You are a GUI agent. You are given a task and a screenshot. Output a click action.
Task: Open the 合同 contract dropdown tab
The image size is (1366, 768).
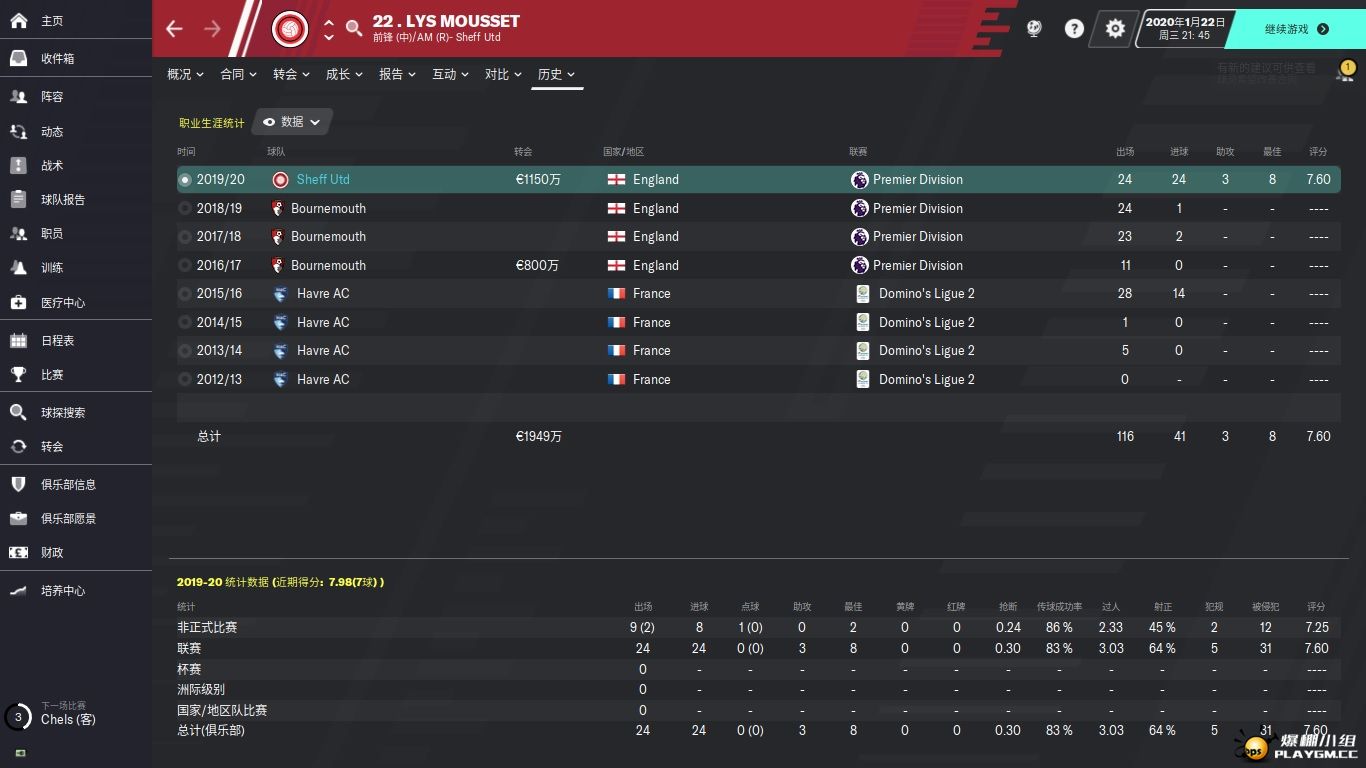238,74
